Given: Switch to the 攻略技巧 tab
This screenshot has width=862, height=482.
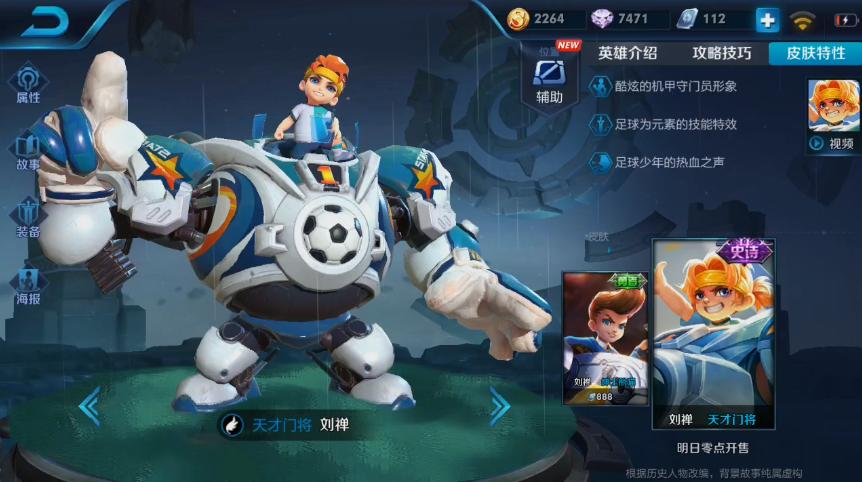Looking at the screenshot, I should 722,53.
